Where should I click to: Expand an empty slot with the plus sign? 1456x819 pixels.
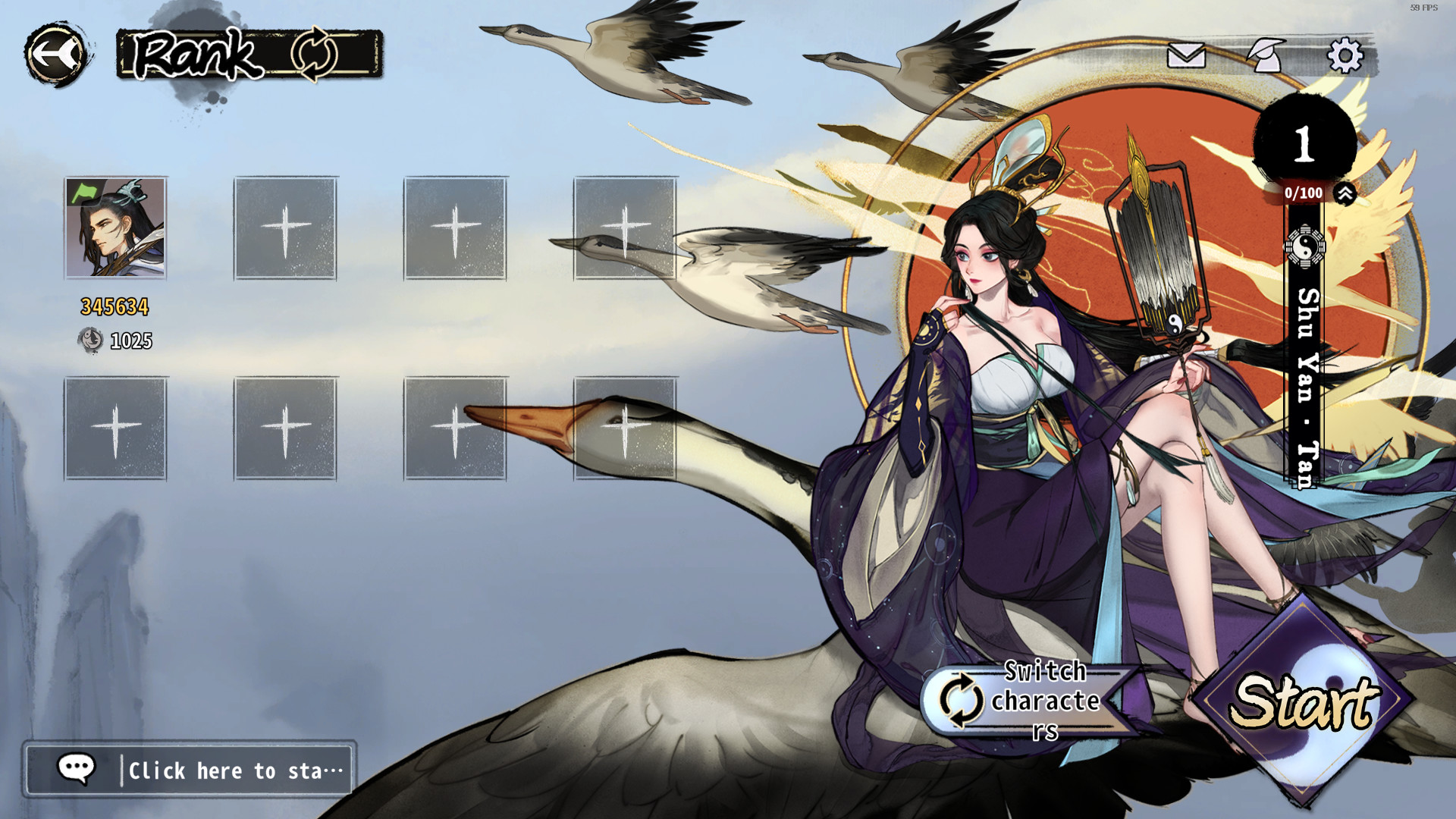285,226
